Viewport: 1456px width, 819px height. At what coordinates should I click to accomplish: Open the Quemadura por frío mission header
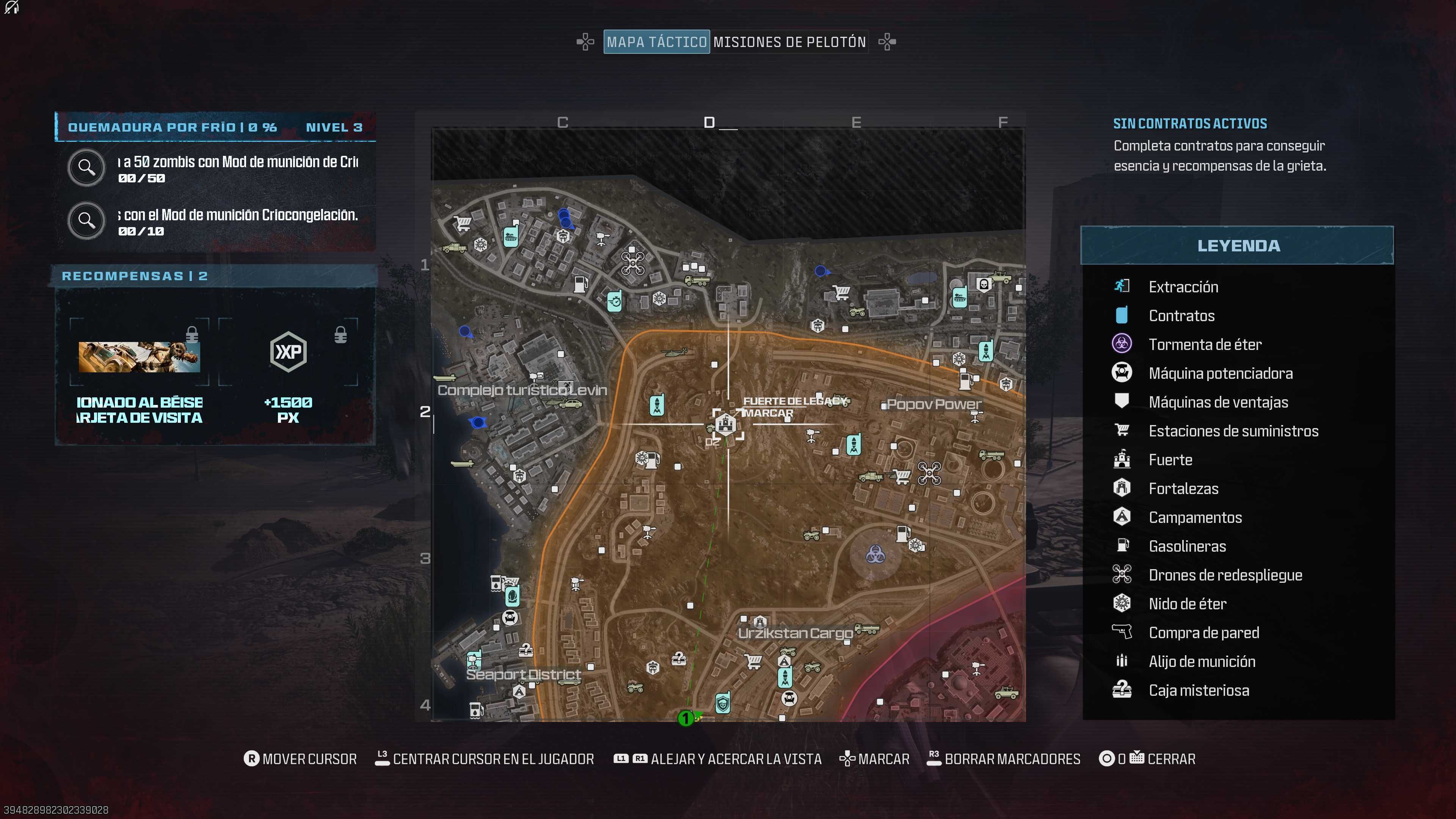pos(215,127)
